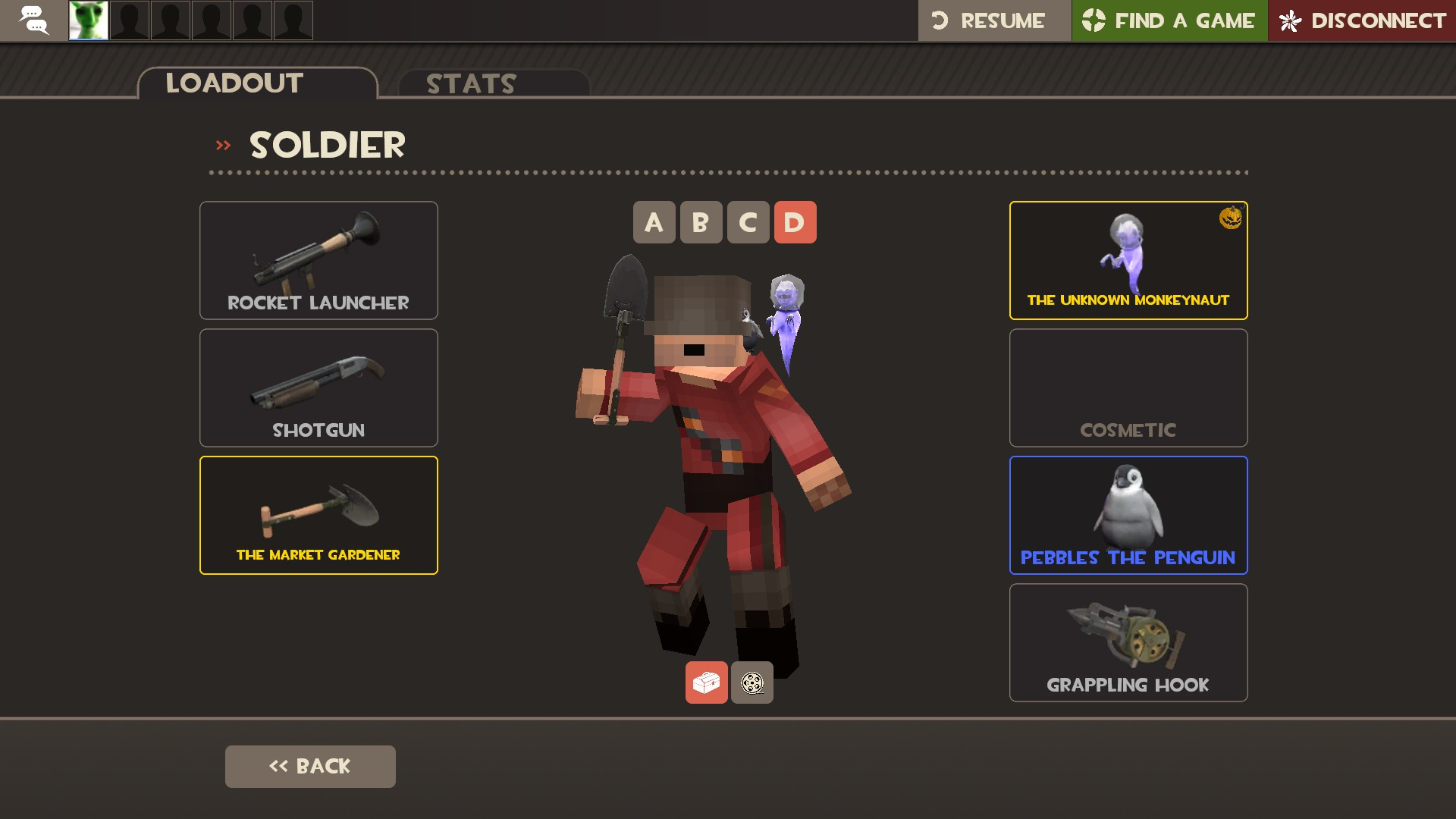The image size is (1456, 819).
Task: Activate loadout preset C
Action: (748, 223)
